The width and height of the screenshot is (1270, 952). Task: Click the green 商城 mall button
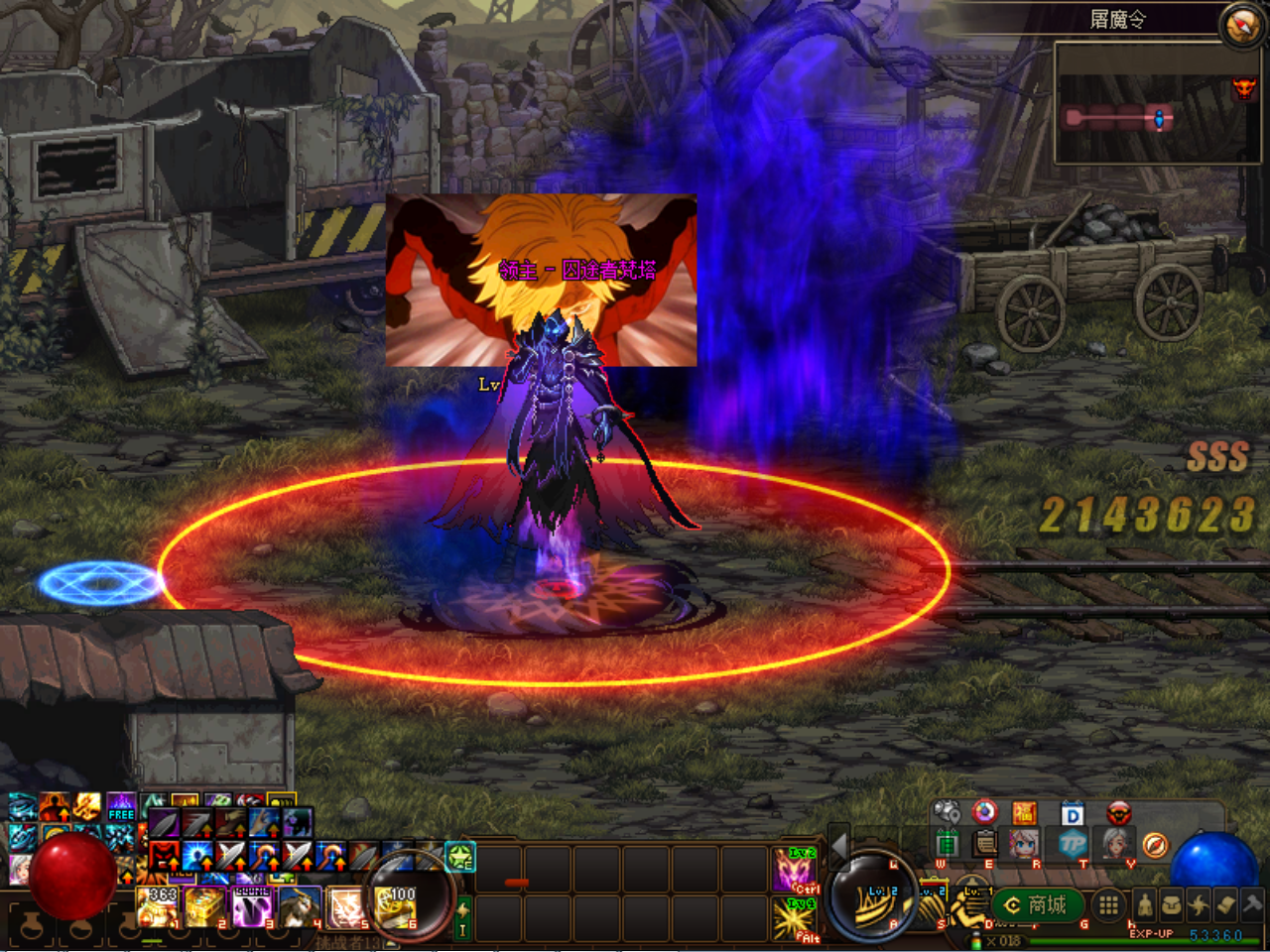pyautogui.click(x=1035, y=905)
